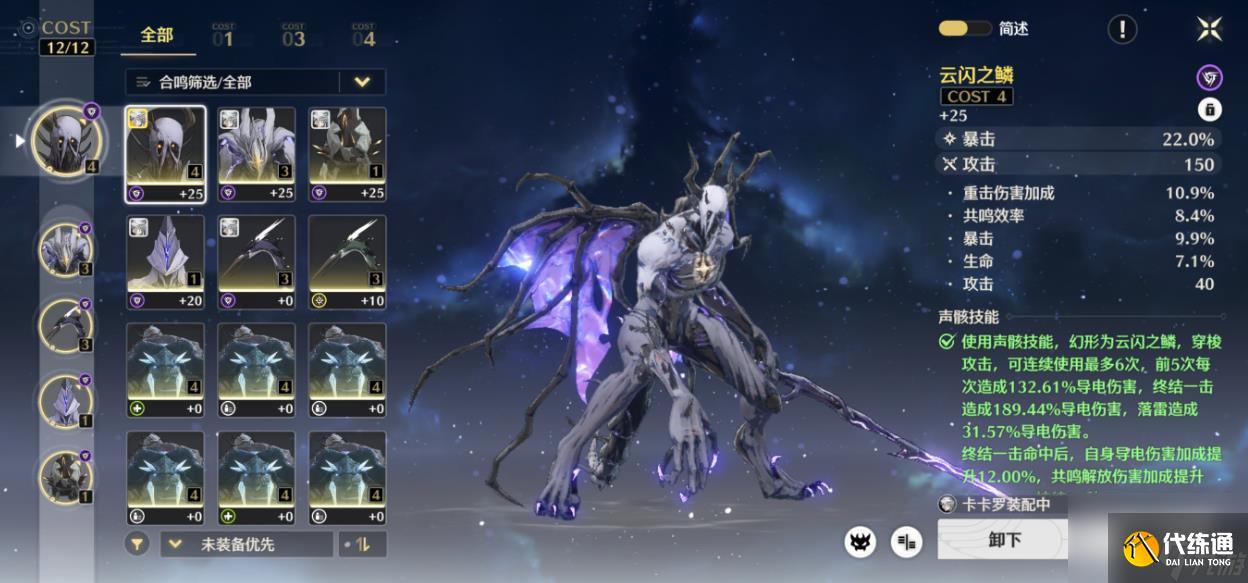This screenshot has width=1248, height=583.
Task: Open the exclamation mark info button
Action: pyautogui.click(x=1122, y=29)
